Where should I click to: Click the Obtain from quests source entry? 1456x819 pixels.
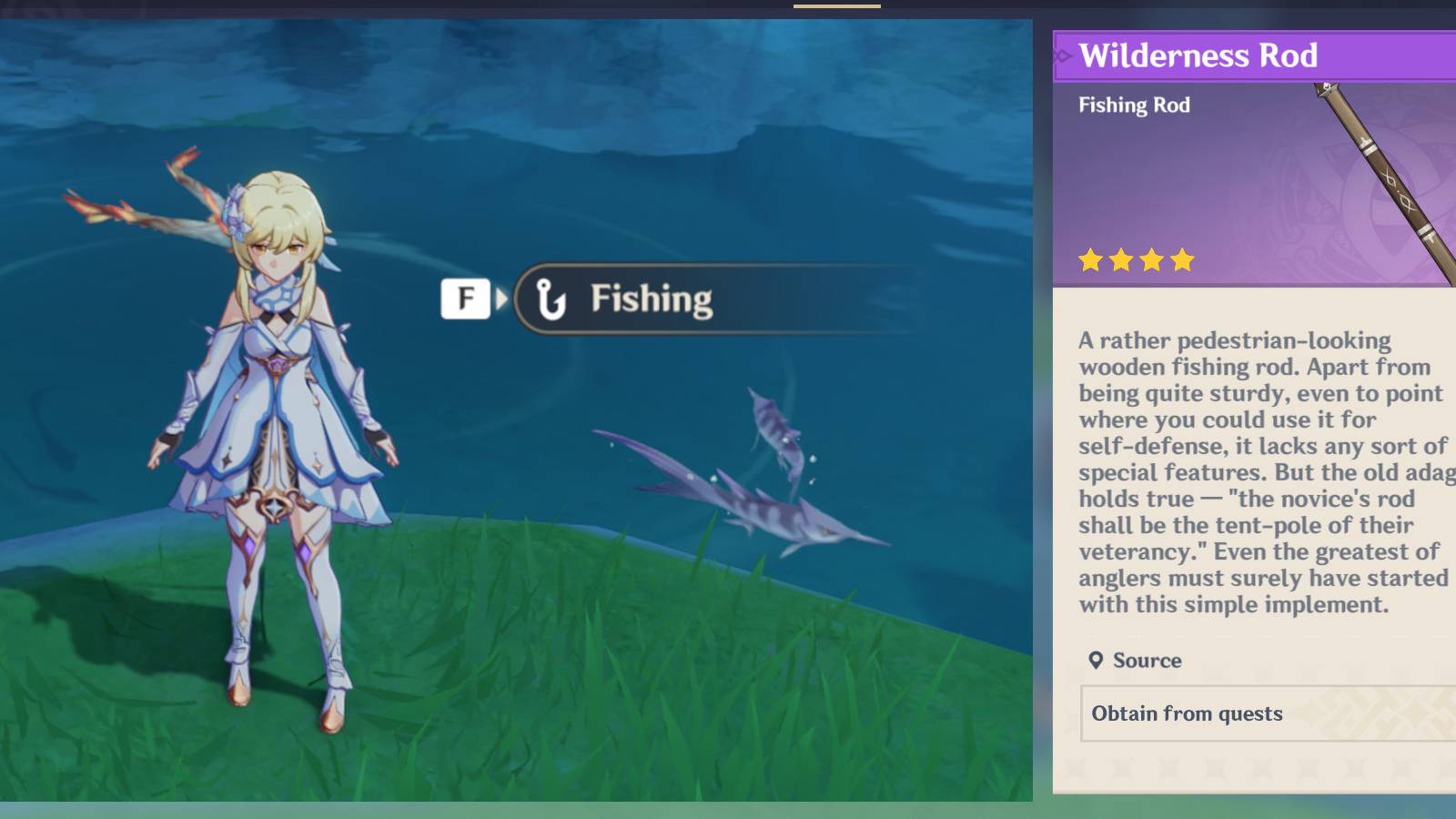click(x=1188, y=713)
